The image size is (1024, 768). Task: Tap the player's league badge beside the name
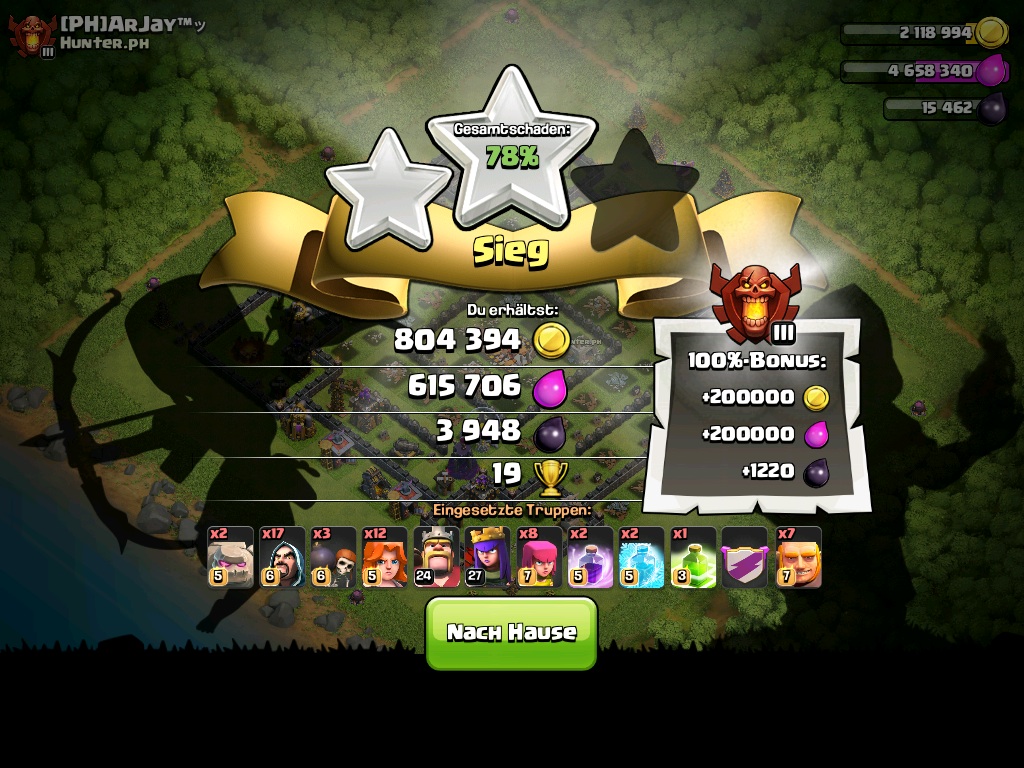(x=33, y=36)
